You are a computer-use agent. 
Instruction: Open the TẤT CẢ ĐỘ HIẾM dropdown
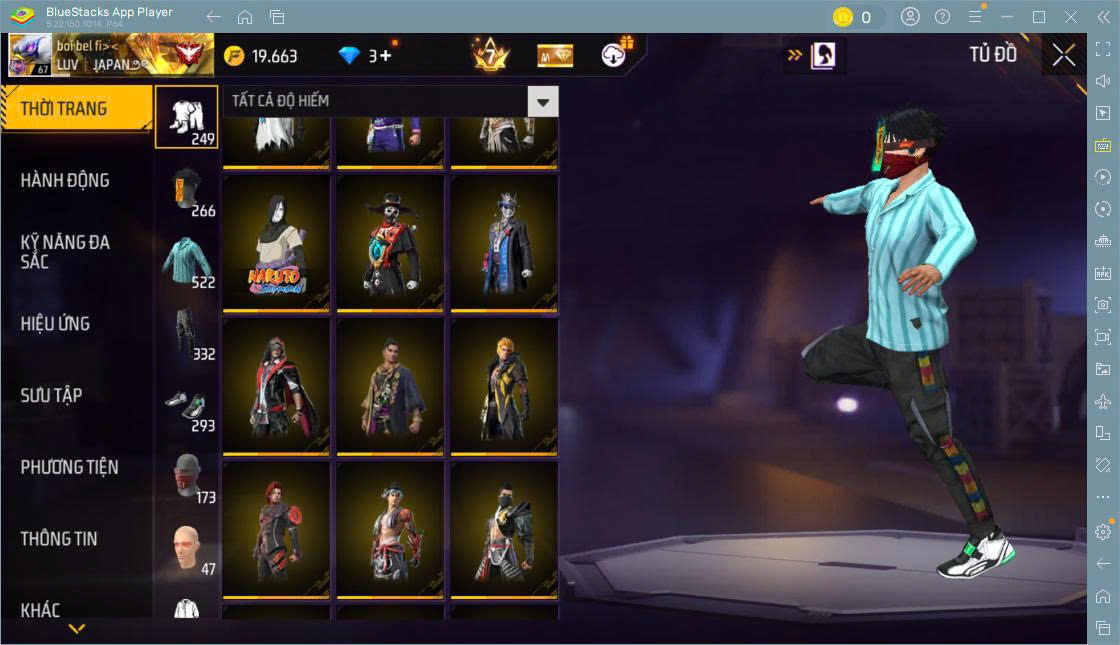pos(542,101)
